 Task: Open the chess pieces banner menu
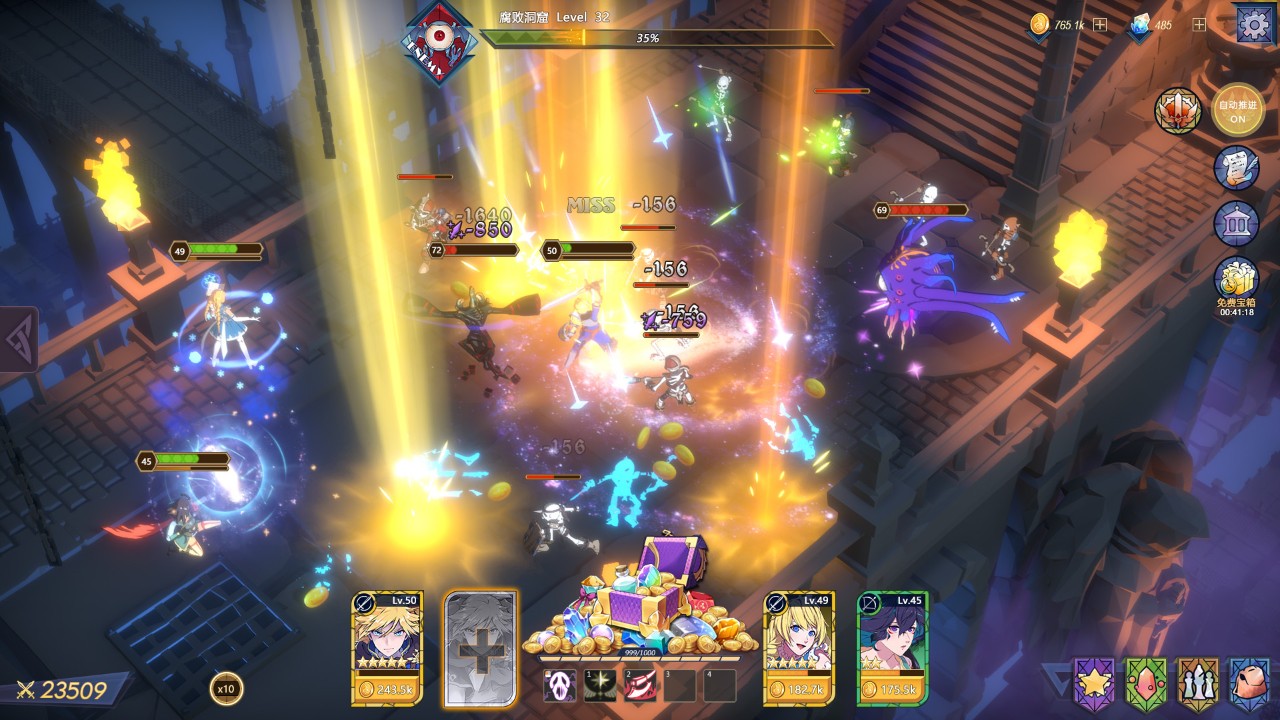(1197, 682)
